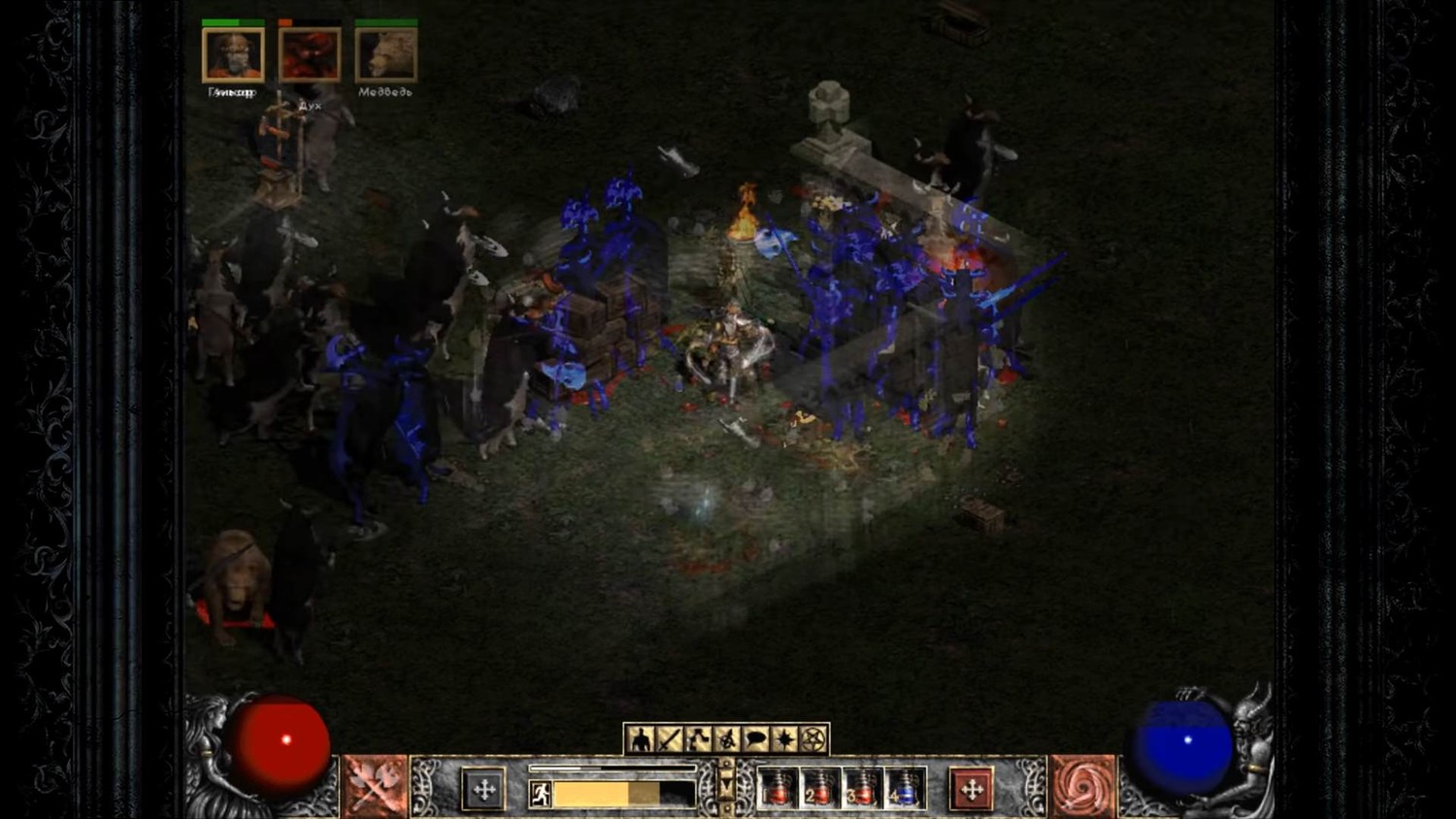The height and width of the screenshot is (819, 1456).
Task: Open the character sheet silhouette icon
Action: tap(641, 740)
